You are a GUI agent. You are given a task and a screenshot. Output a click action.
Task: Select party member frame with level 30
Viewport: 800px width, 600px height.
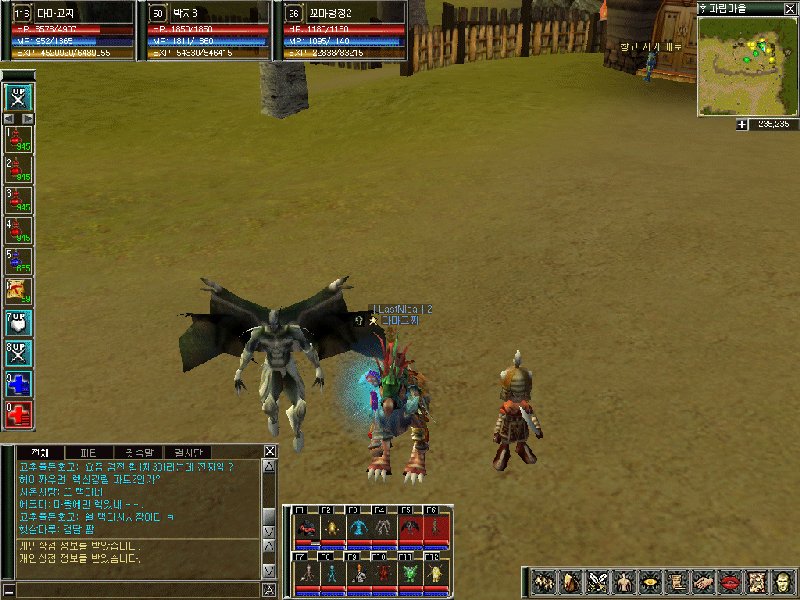pyautogui.click(x=204, y=30)
